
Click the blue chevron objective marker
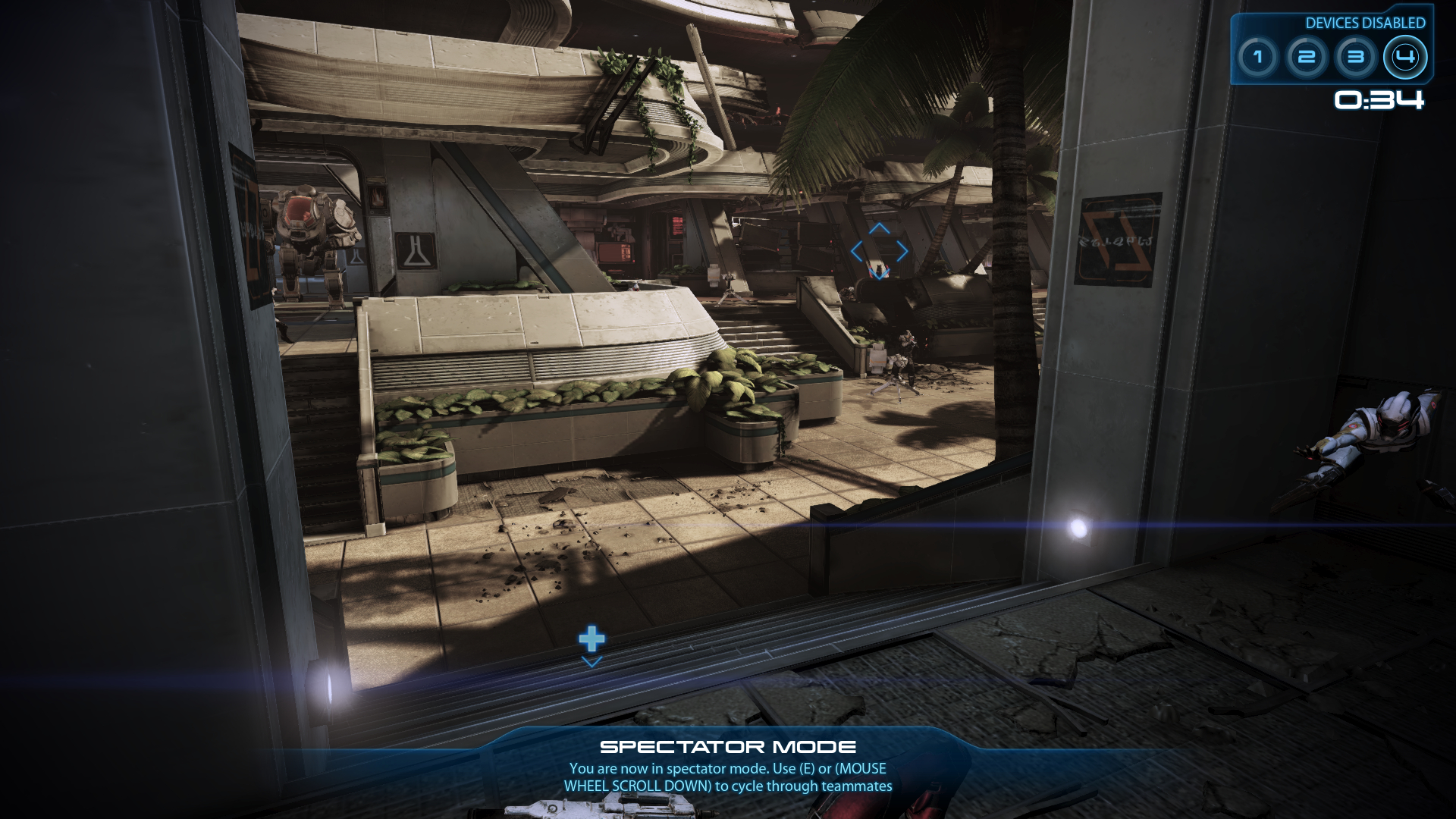pos(879,252)
